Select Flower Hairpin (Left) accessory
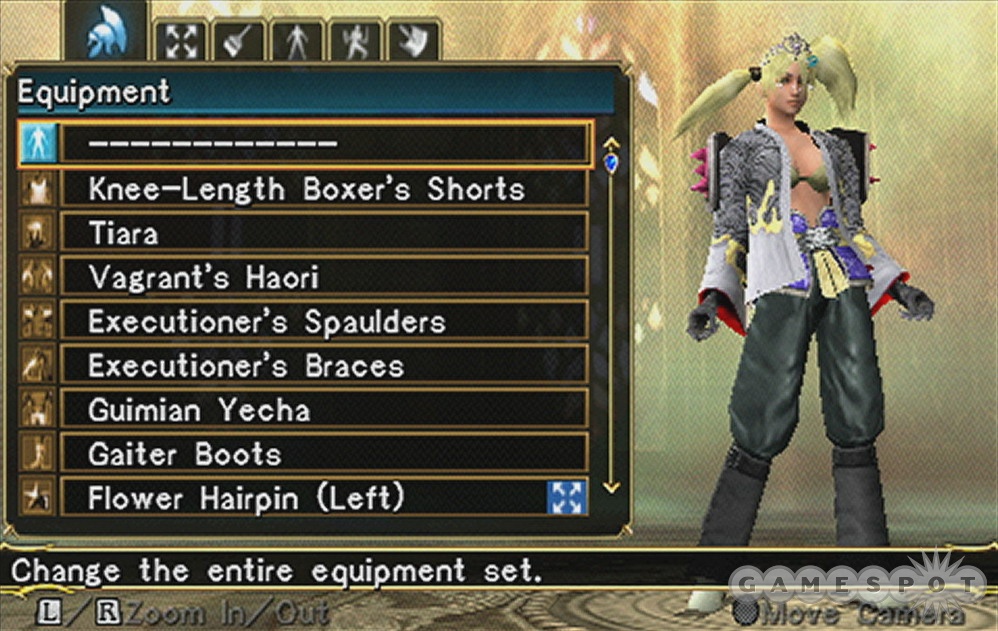998x631 pixels. point(300,497)
